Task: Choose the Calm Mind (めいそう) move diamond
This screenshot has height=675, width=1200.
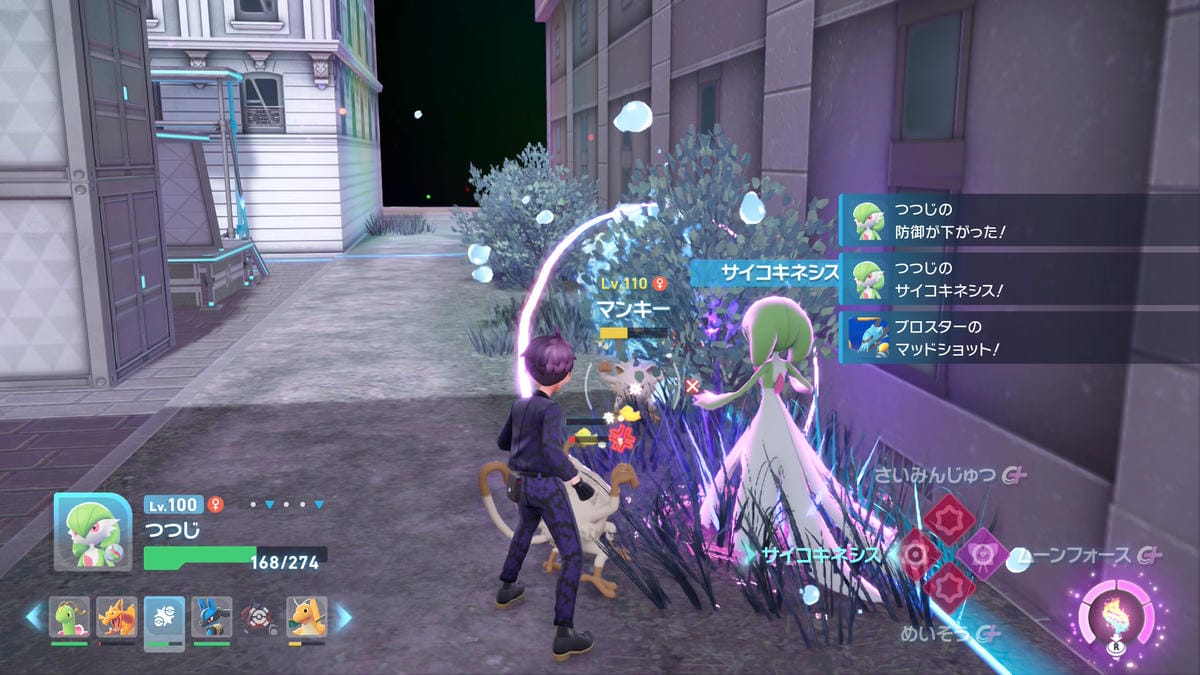Action: 949,587
